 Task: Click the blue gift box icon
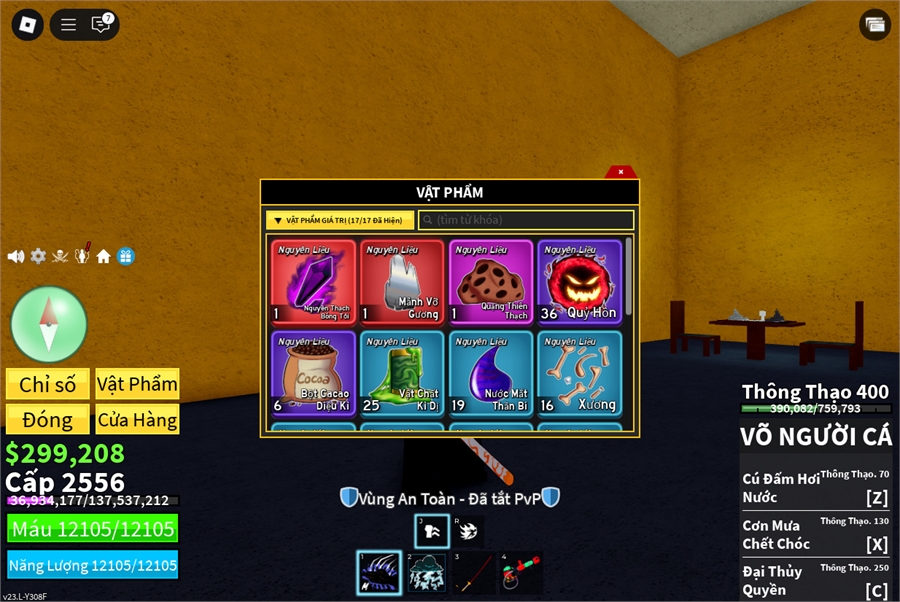pos(125,257)
